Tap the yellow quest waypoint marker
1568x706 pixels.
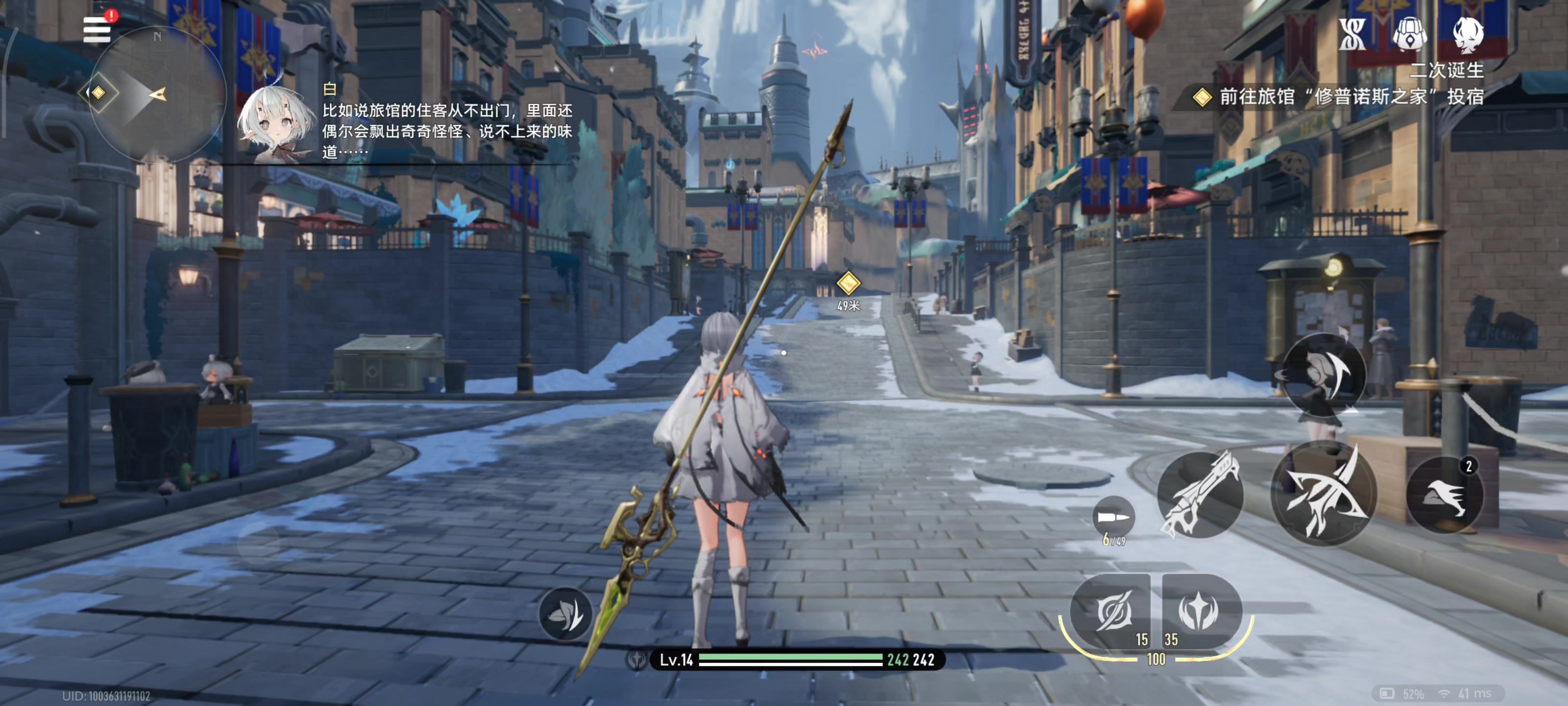(848, 282)
